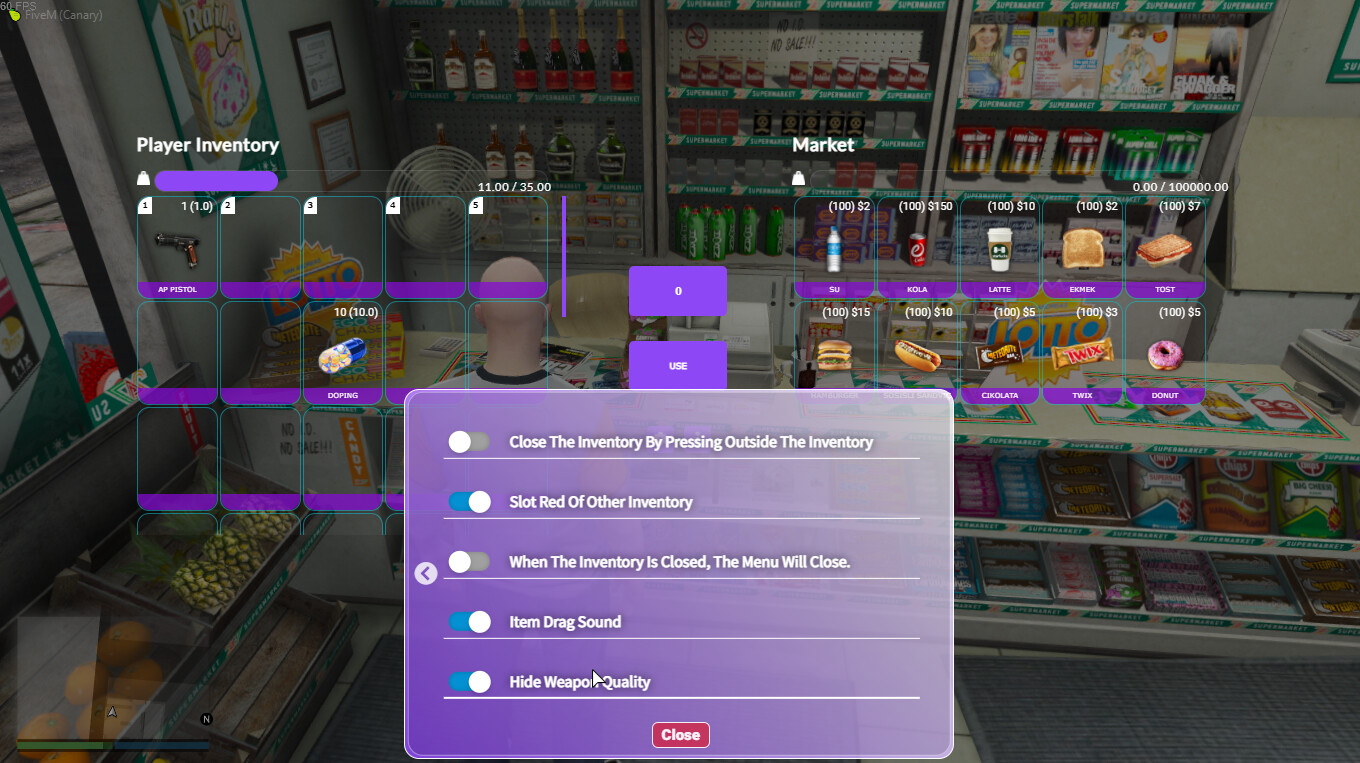The image size is (1360, 763).
Task: Disable the Hide Weapon Quality option
Action: 468,681
